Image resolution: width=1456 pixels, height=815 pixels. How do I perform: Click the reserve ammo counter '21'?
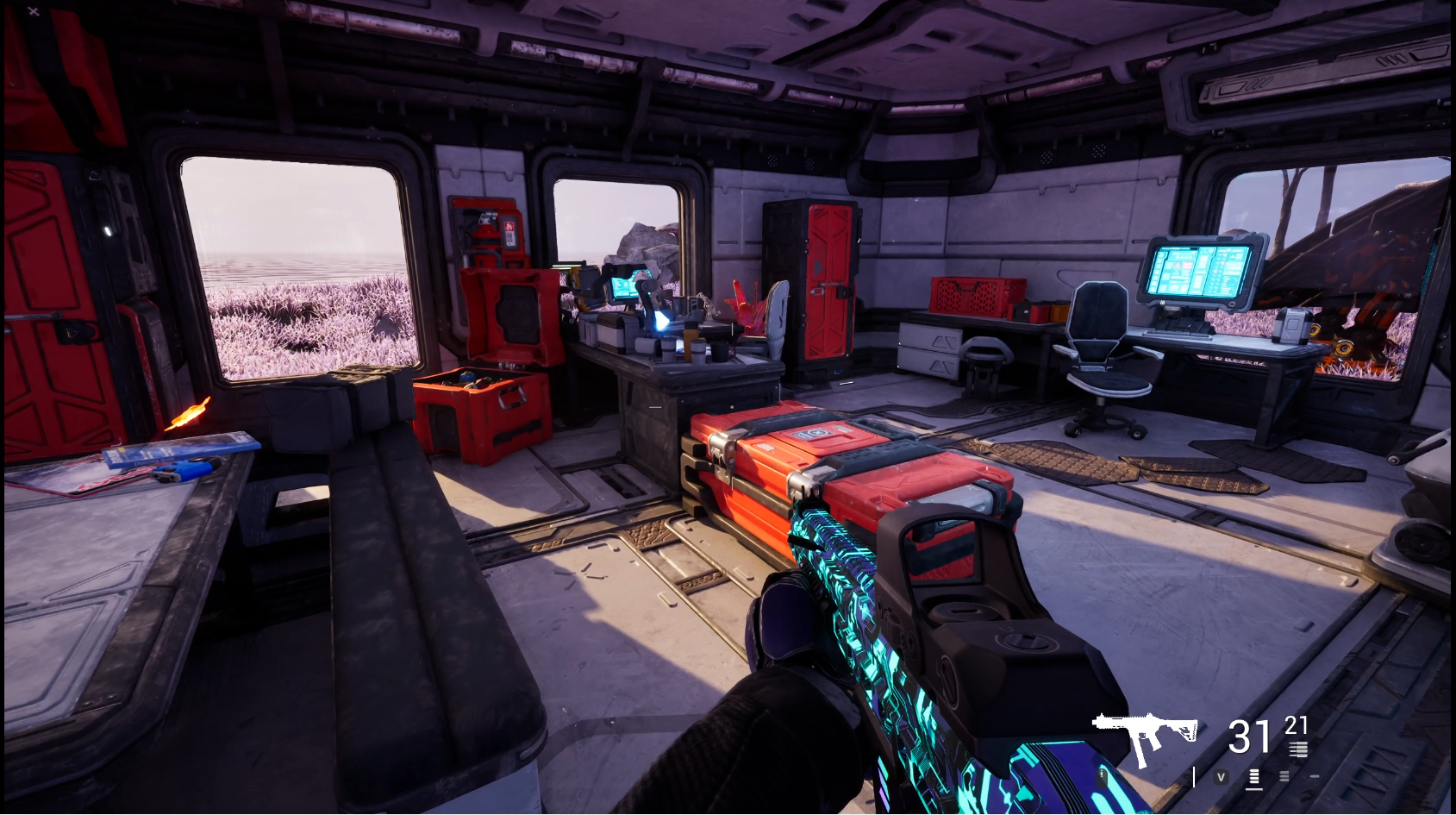pos(1295,724)
